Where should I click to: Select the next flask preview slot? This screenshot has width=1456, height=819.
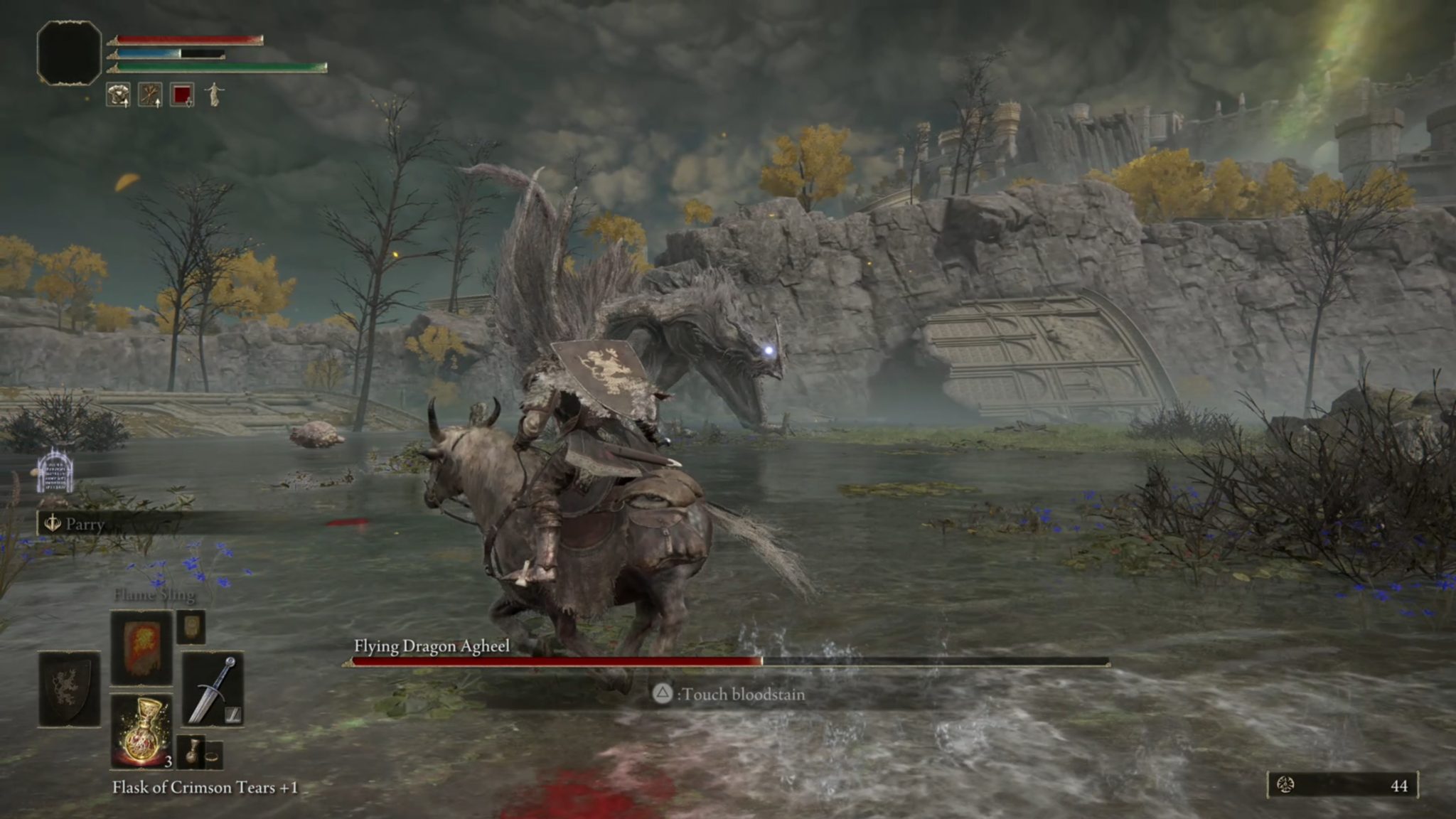(x=191, y=752)
